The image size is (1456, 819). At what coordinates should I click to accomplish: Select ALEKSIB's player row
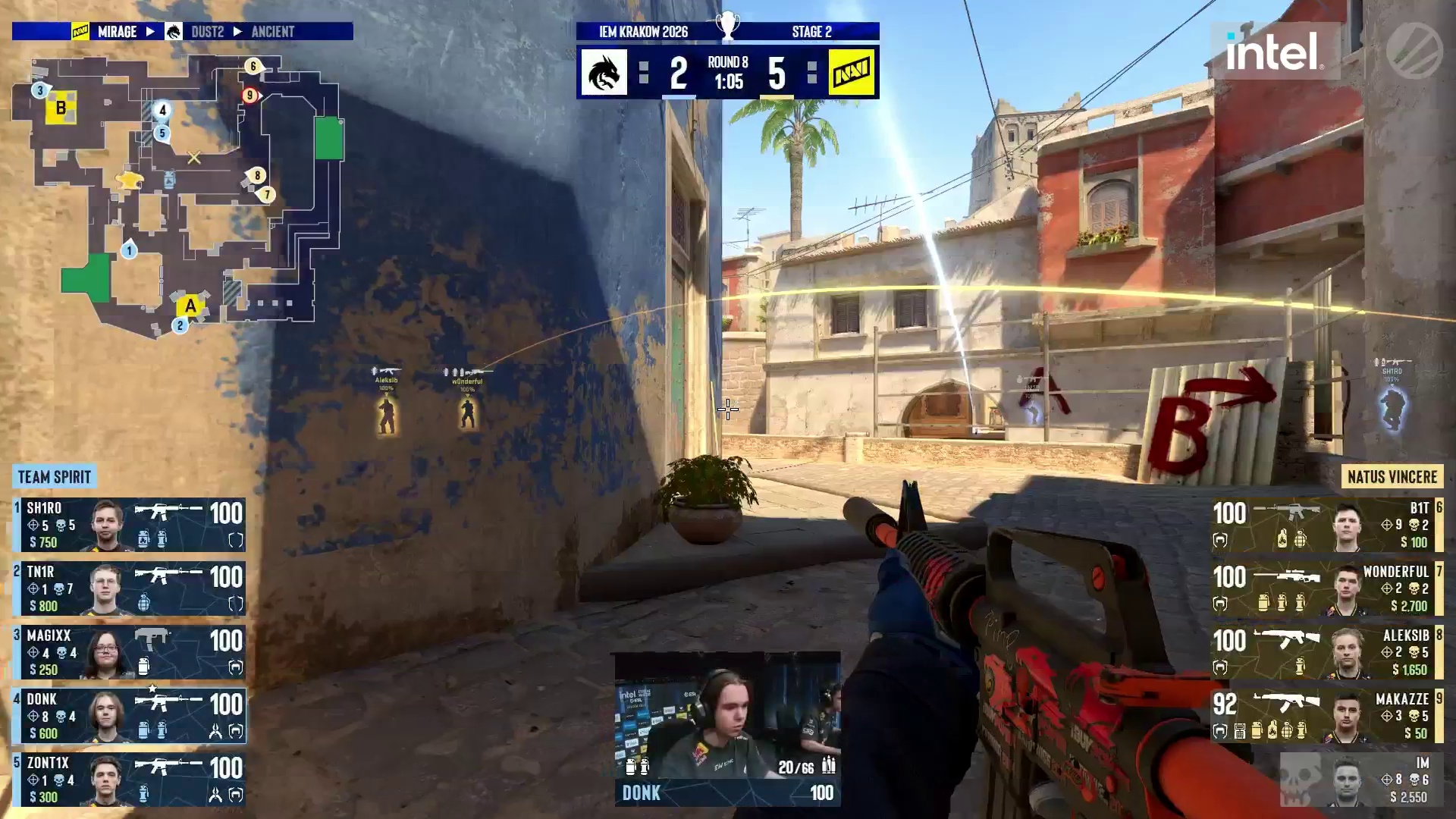click(1327, 652)
